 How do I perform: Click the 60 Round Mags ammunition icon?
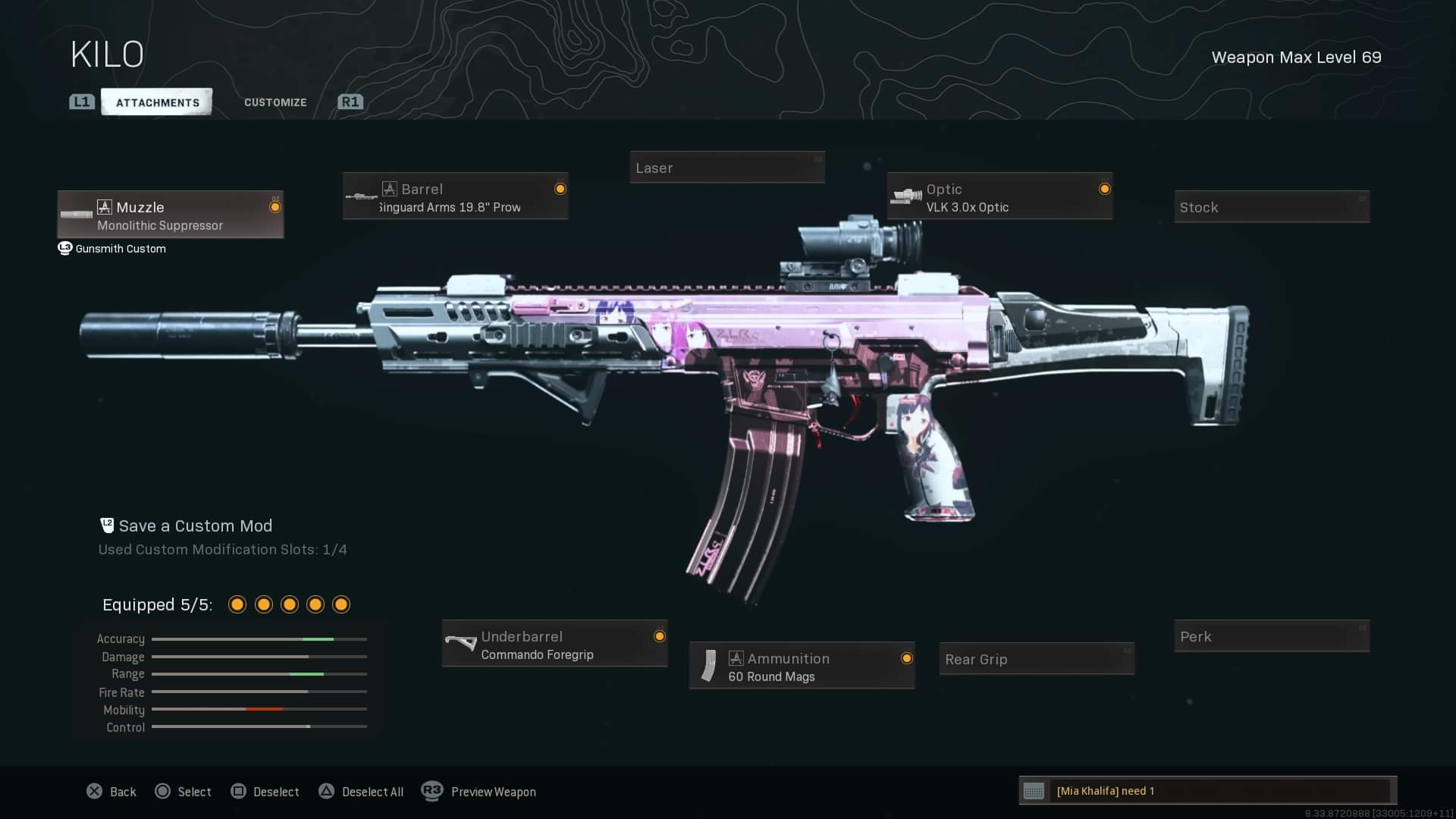coord(710,666)
